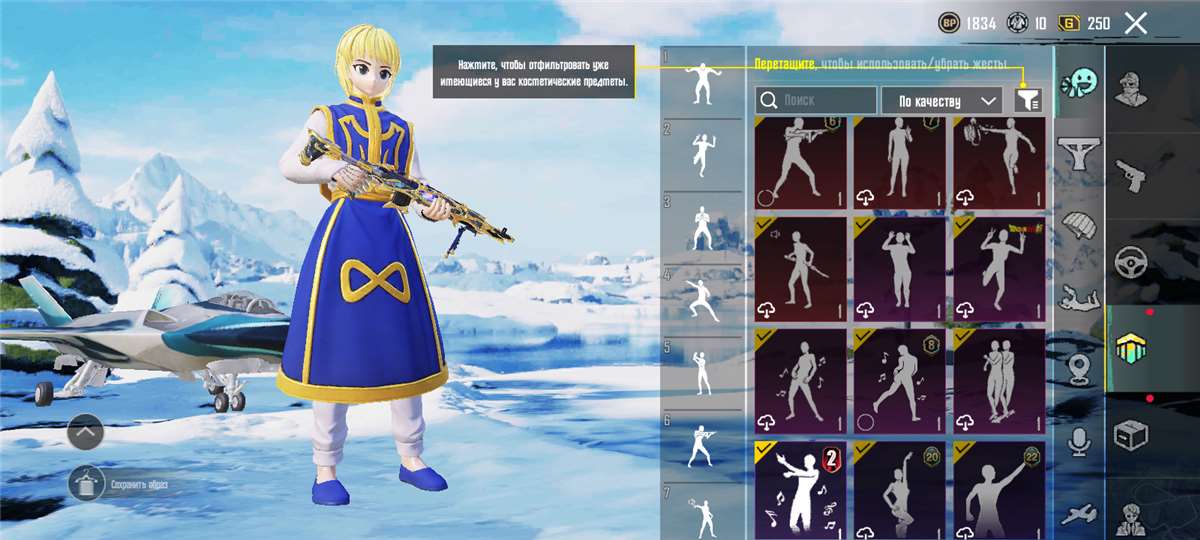1200x540 pixels.
Task: Select the emote tile with level 20 badge
Action: point(898,489)
